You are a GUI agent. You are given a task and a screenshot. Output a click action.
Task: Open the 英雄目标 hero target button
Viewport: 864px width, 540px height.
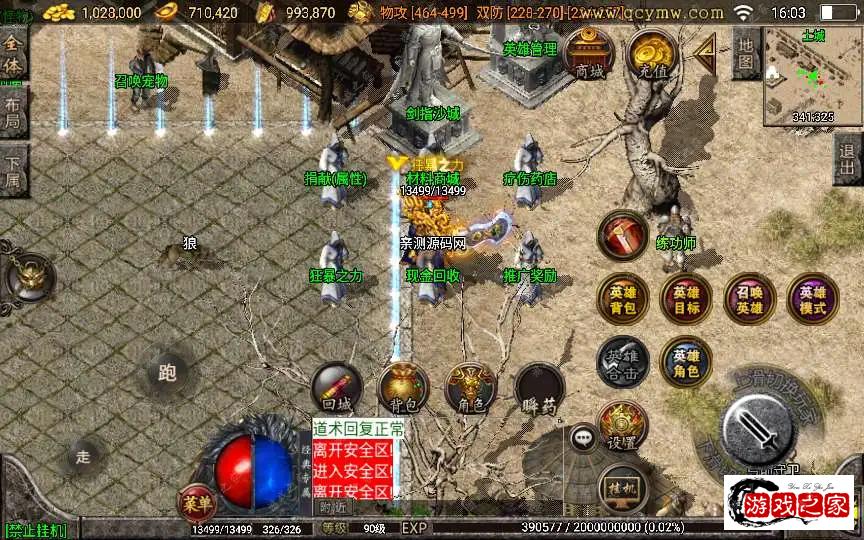(686, 299)
